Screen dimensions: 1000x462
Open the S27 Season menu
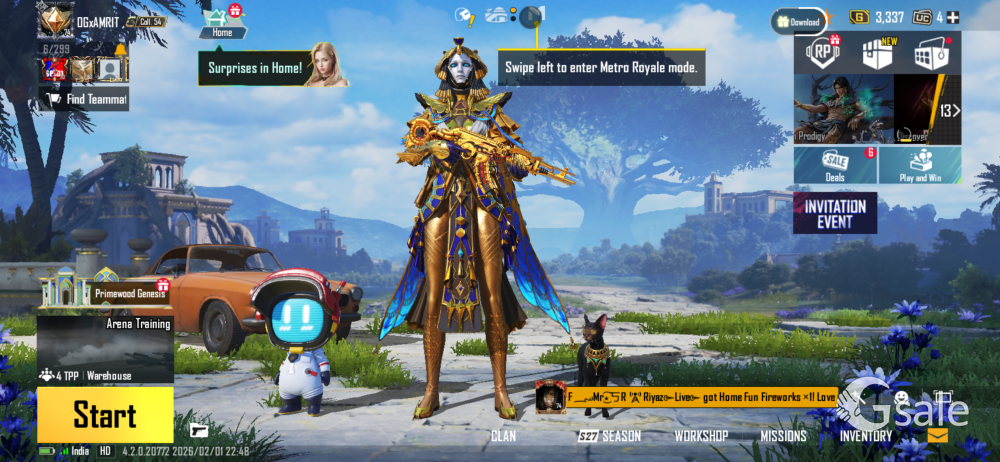coord(609,436)
